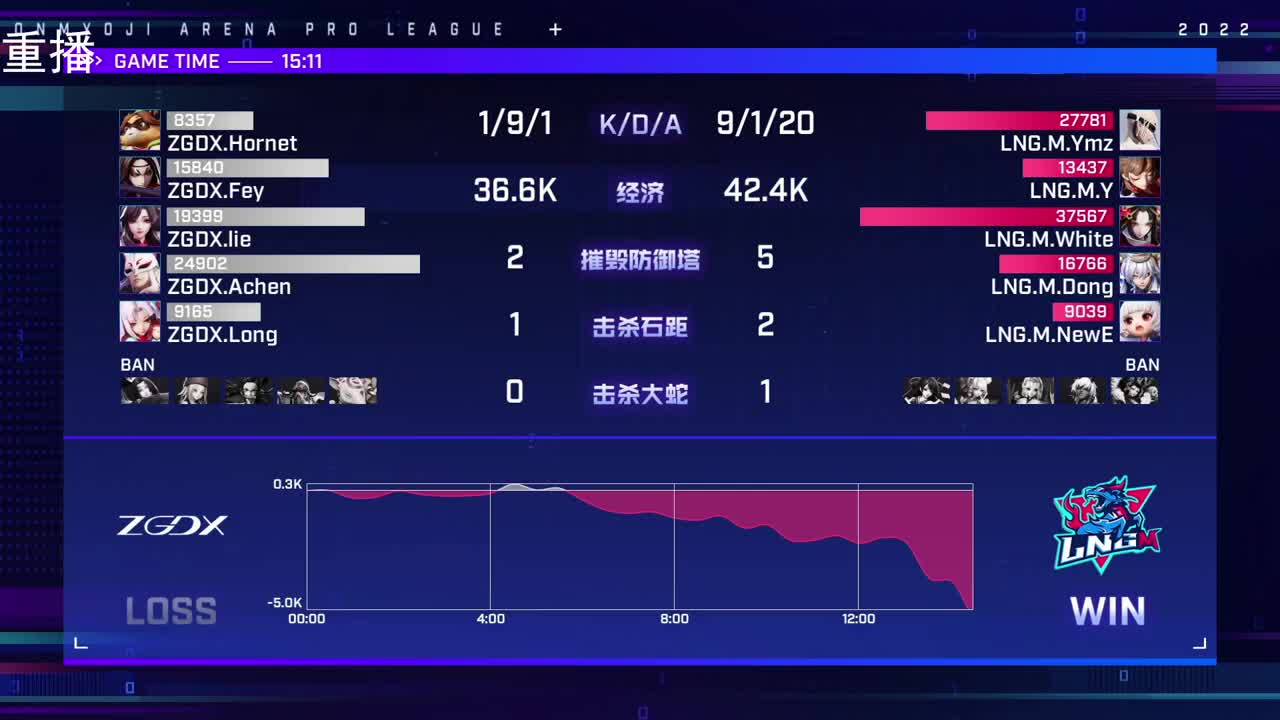The image size is (1280, 720).
Task: Click ZGDX.Achen's hero portrait
Action: [x=140, y=273]
